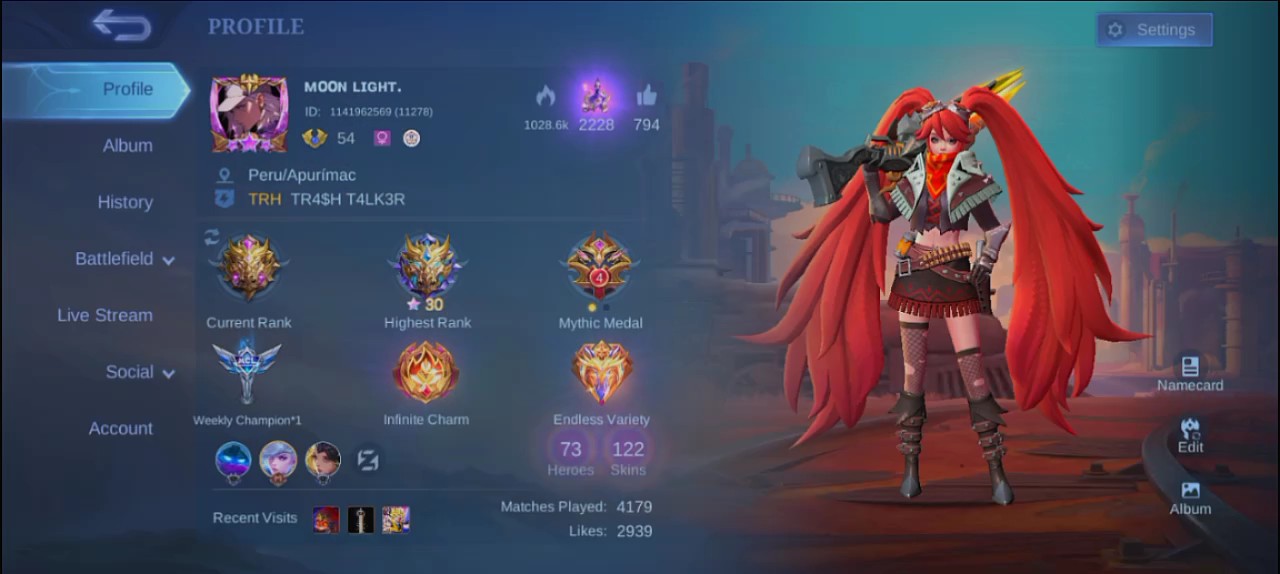Select the Infinite Charm badge

pos(426,372)
